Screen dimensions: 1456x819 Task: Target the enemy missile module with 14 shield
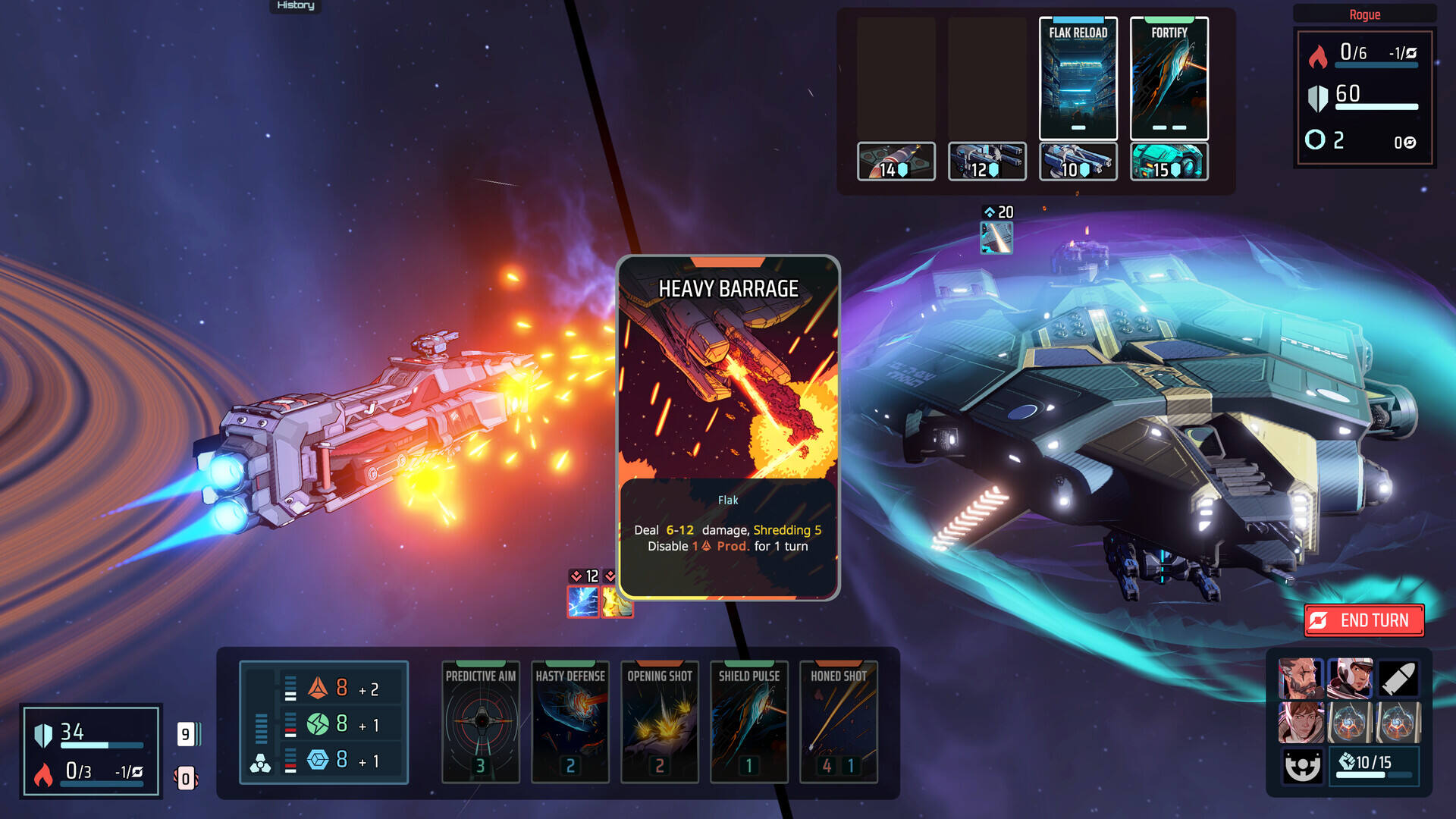tap(896, 162)
